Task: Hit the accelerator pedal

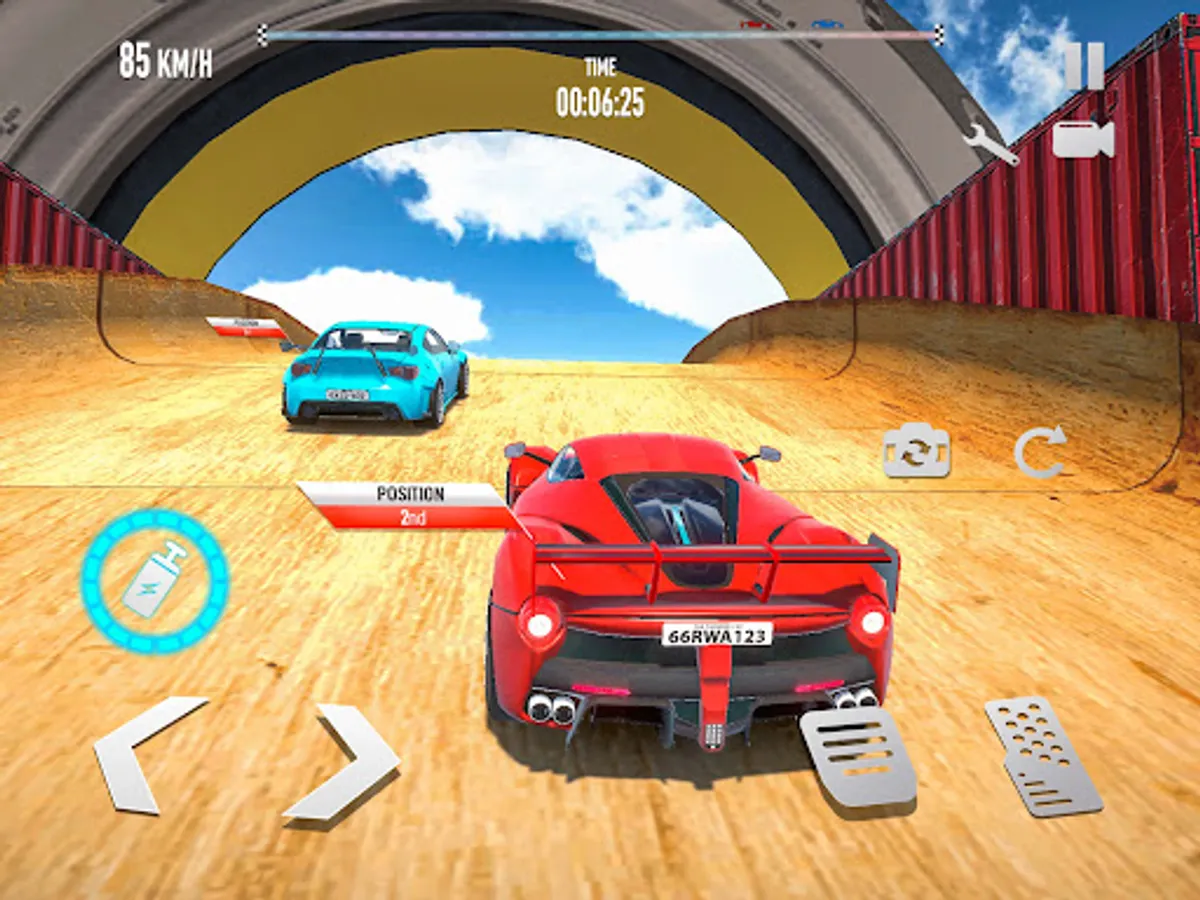Action: pos(1043,755)
